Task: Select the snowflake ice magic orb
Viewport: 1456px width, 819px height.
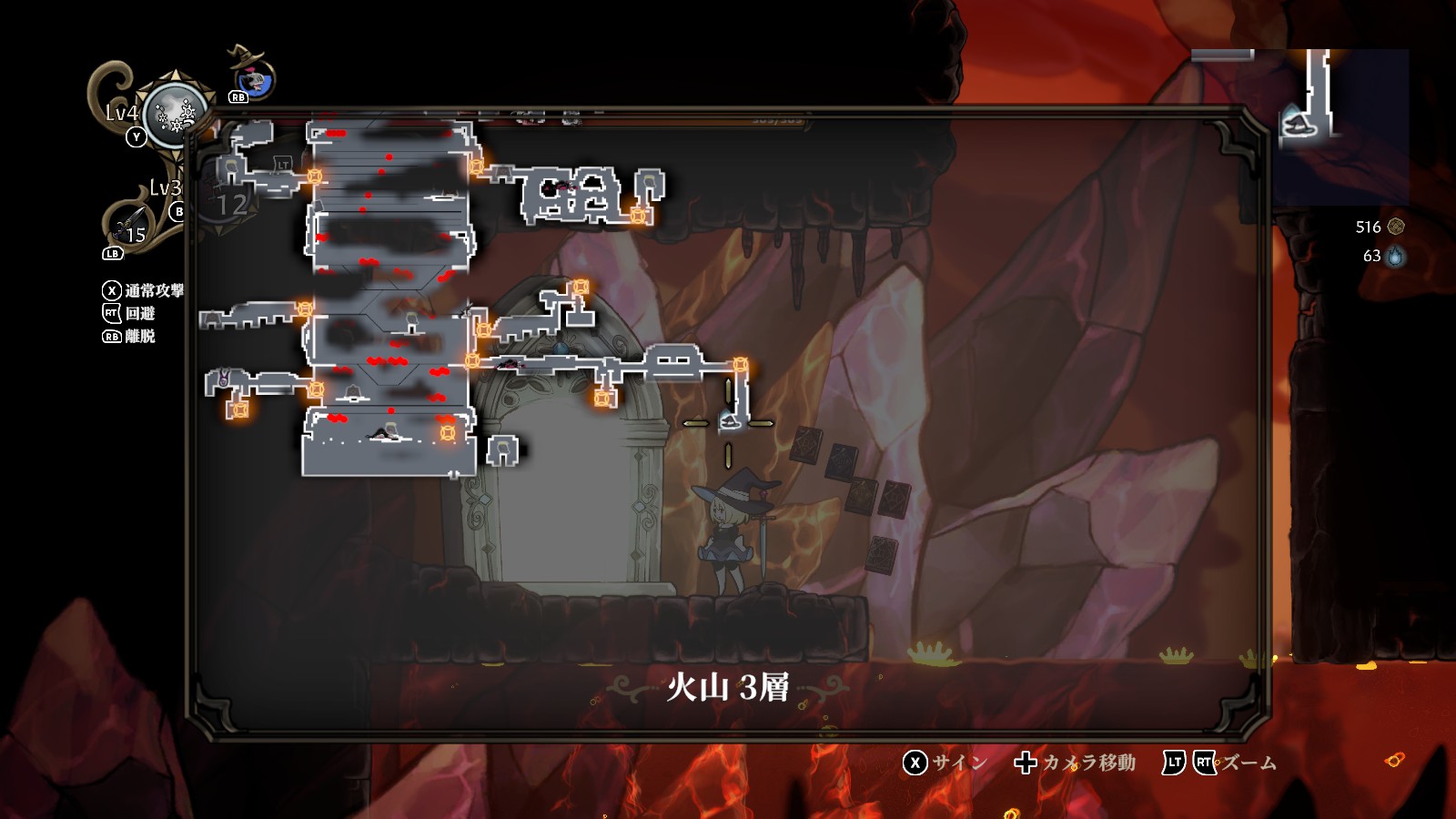Action: point(174,115)
